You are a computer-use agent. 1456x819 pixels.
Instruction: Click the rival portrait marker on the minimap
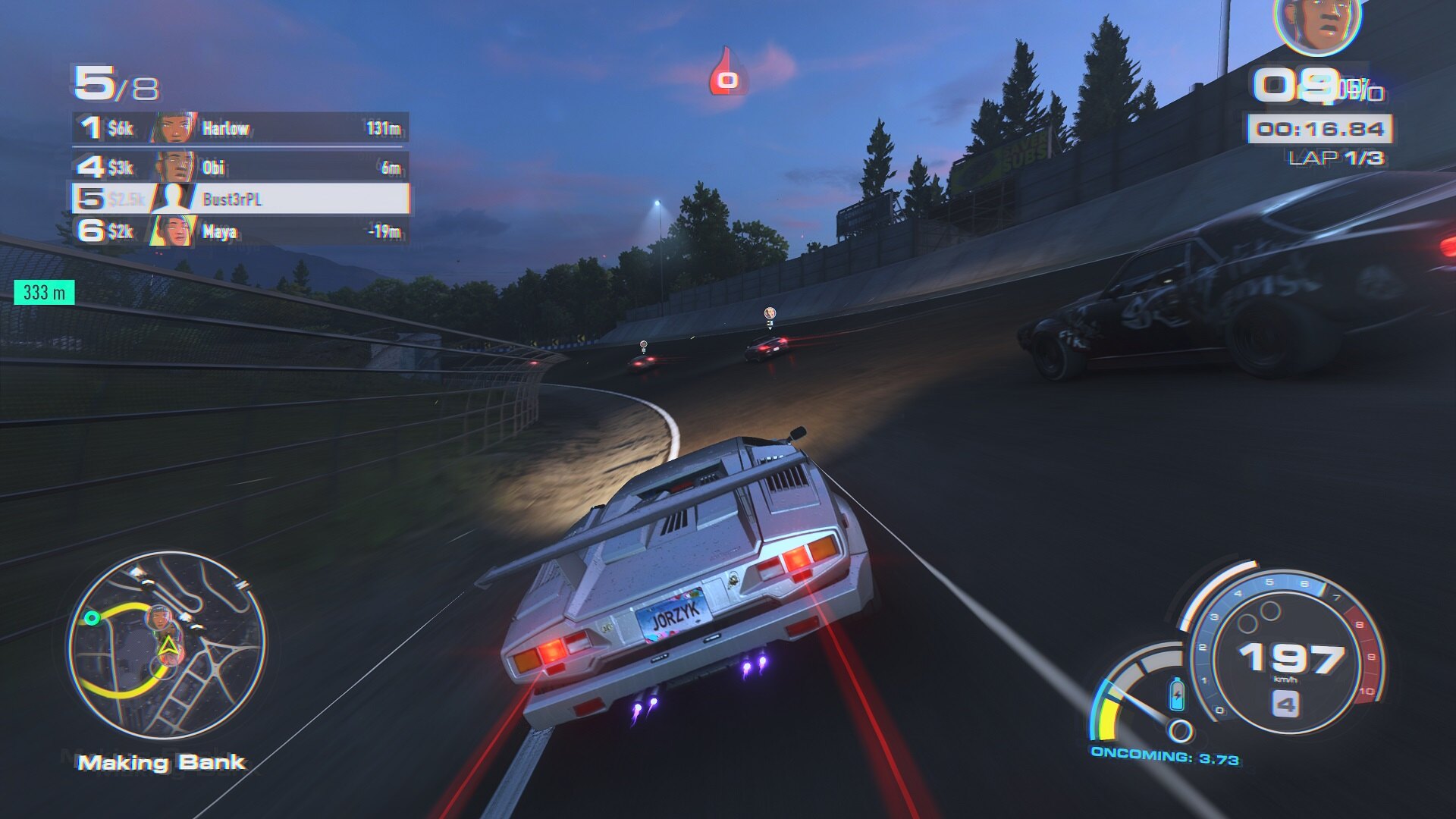pos(158,618)
